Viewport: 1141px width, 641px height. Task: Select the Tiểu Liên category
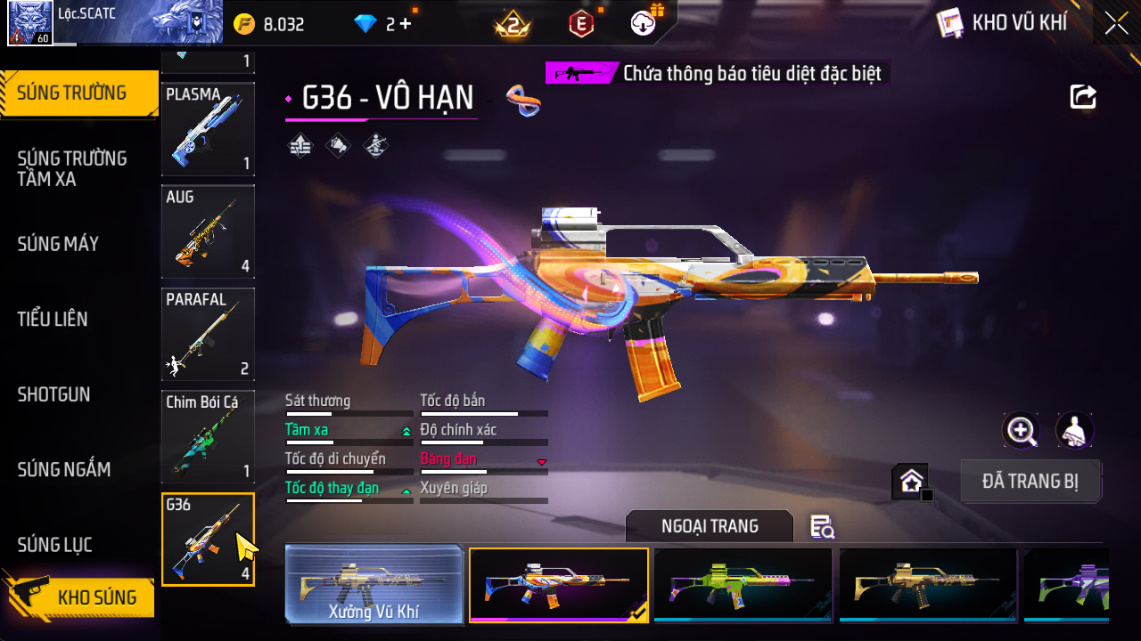tap(53, 319)
